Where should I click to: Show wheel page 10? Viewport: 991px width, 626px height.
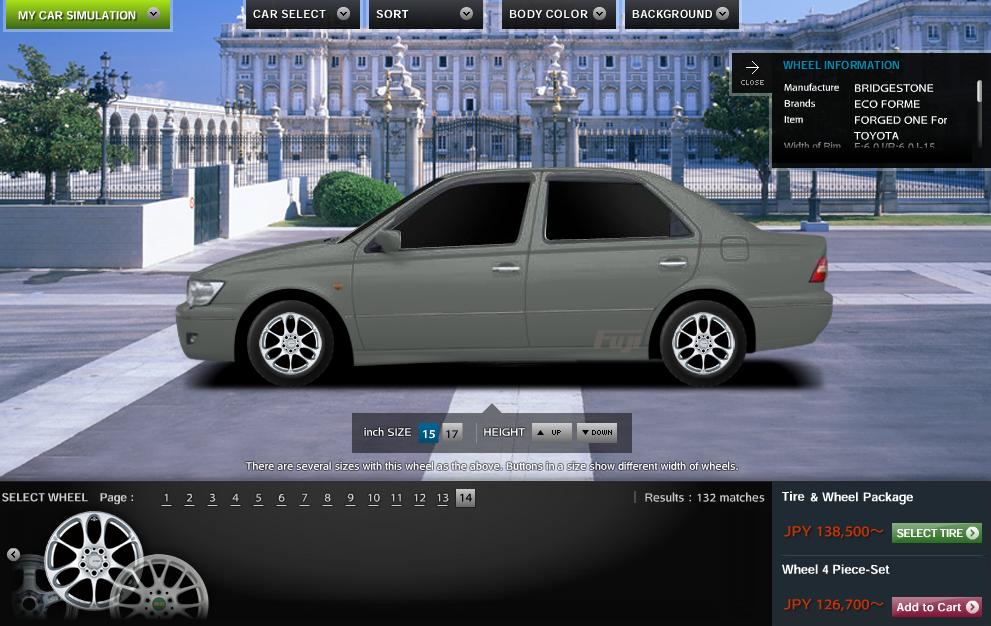click(x=373, y=498)
